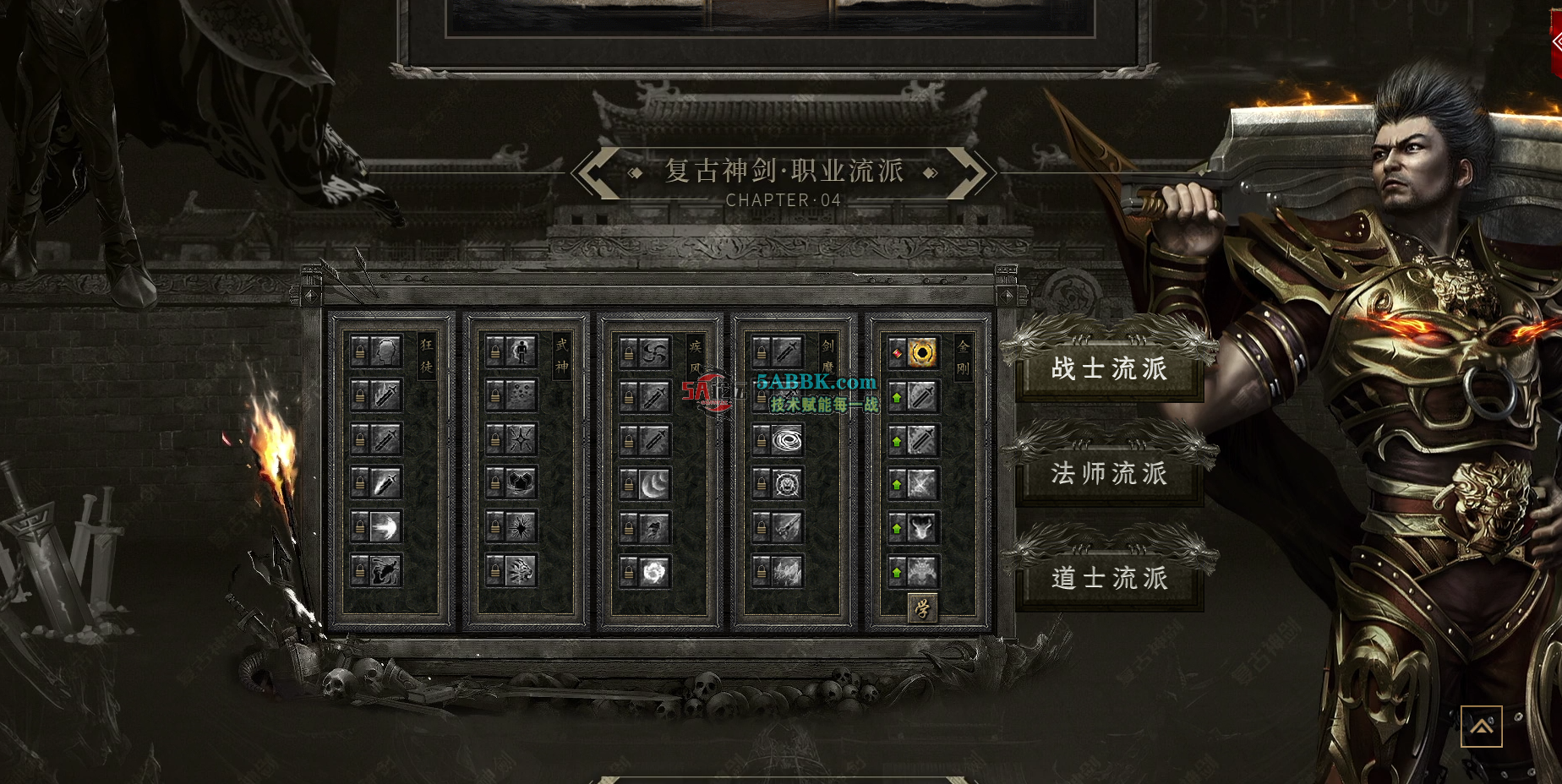Click the shuriken skill at top of 疾风 column
This screenshot has height=784, width=1562.
click(x=653, y=353)
